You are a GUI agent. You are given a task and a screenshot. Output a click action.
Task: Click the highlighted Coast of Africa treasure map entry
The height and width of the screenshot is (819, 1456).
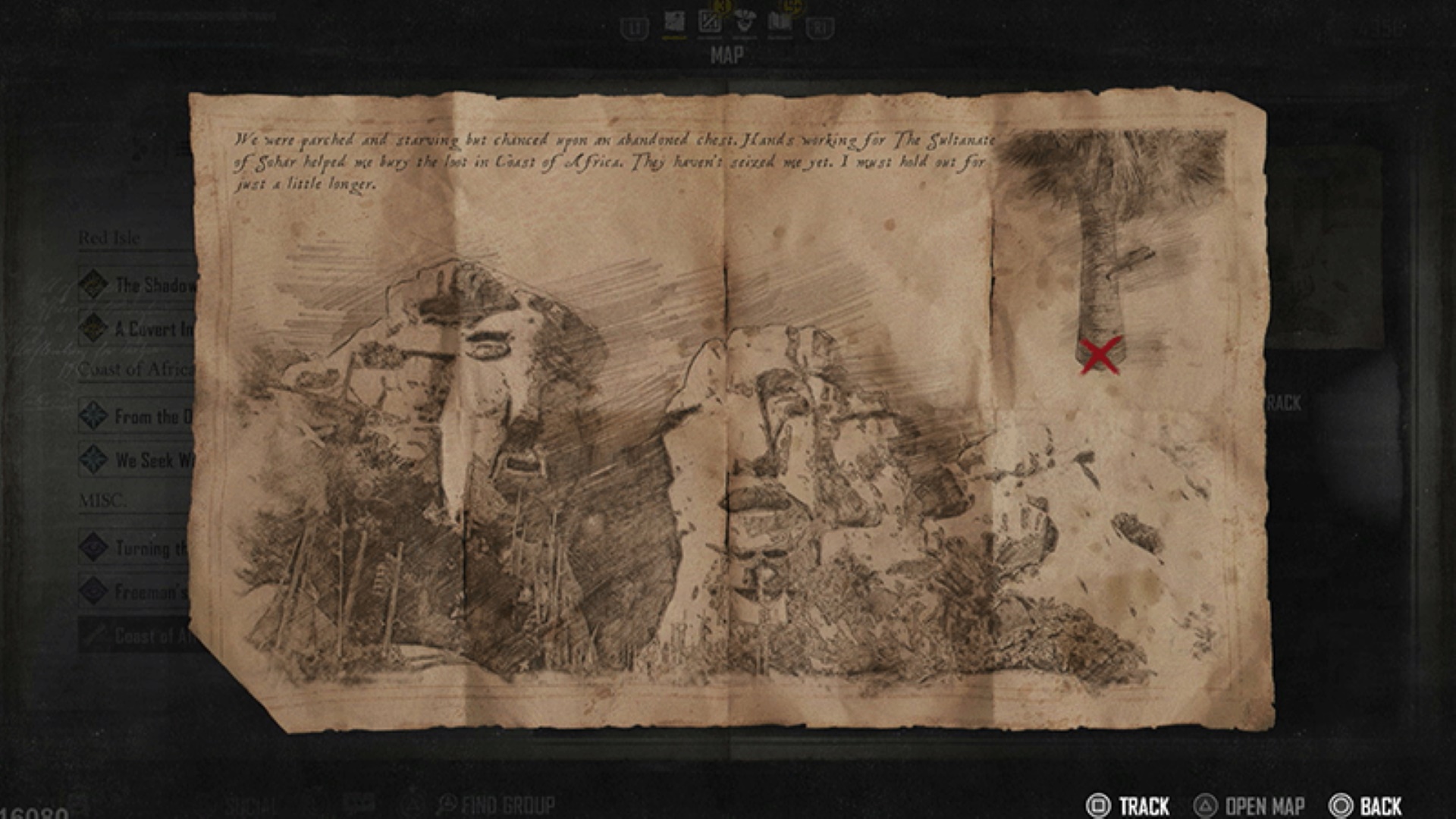(x=144, y=635)
